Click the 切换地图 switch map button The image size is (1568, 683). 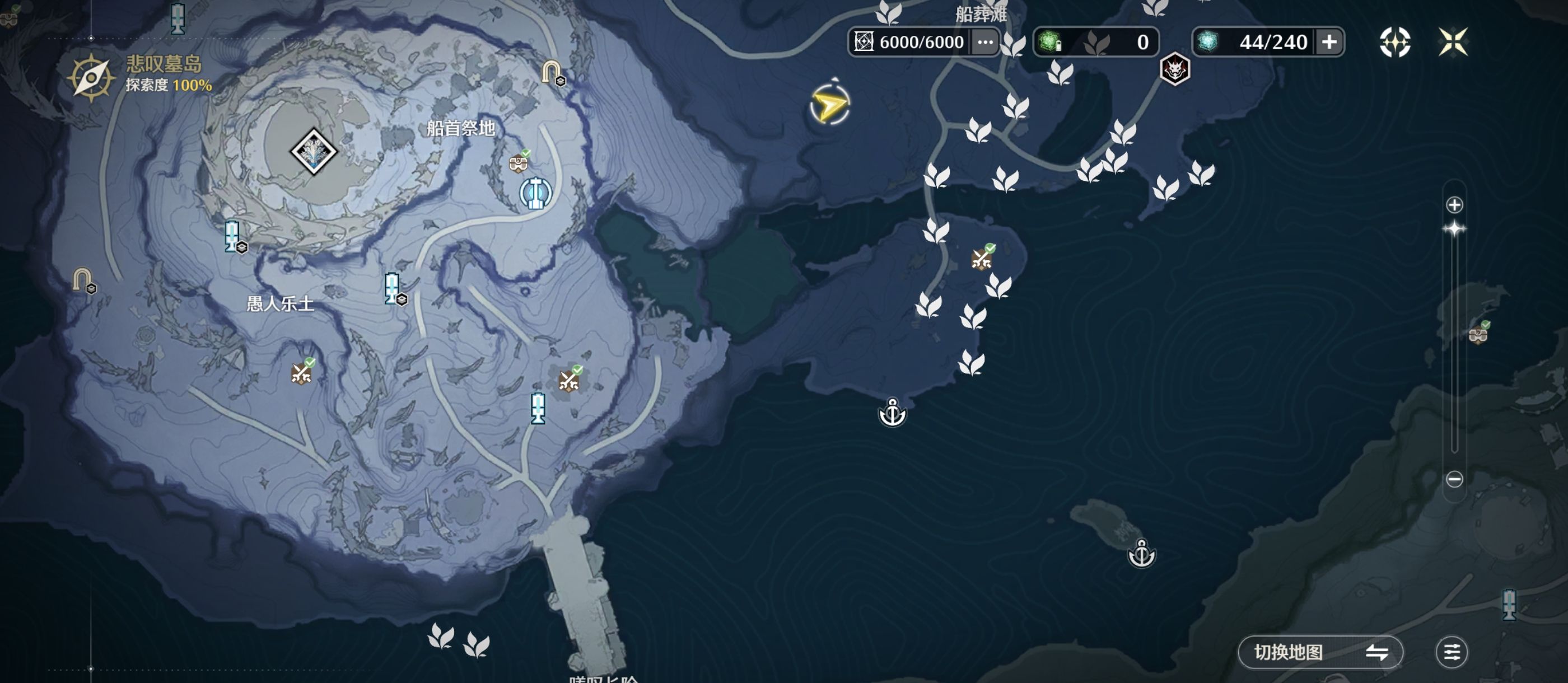tap(1320, 652)
